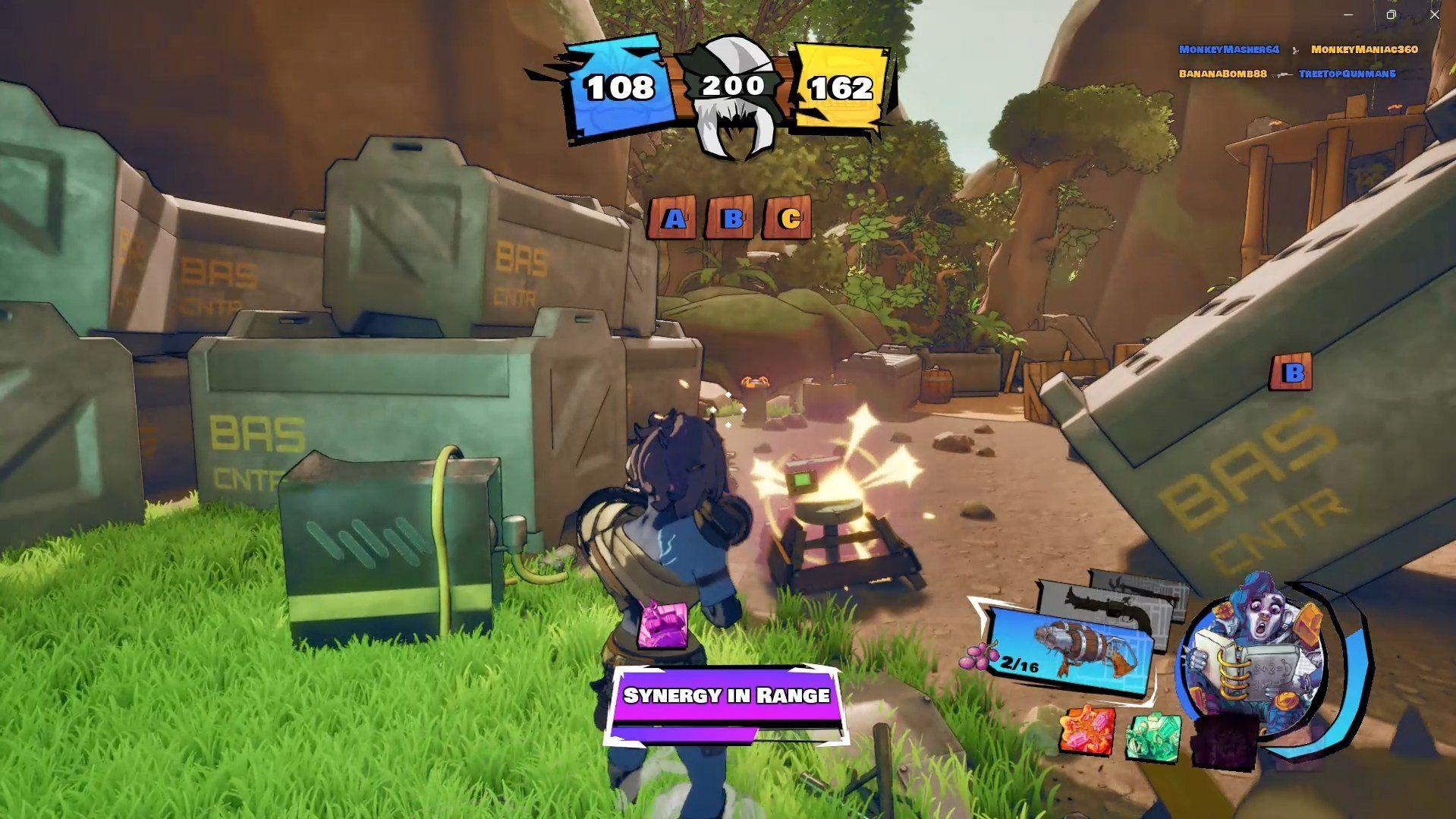Viewport: 1456px width, 819px height.
Task: Click the pink synergy icon above the banner
Action: 662,625
